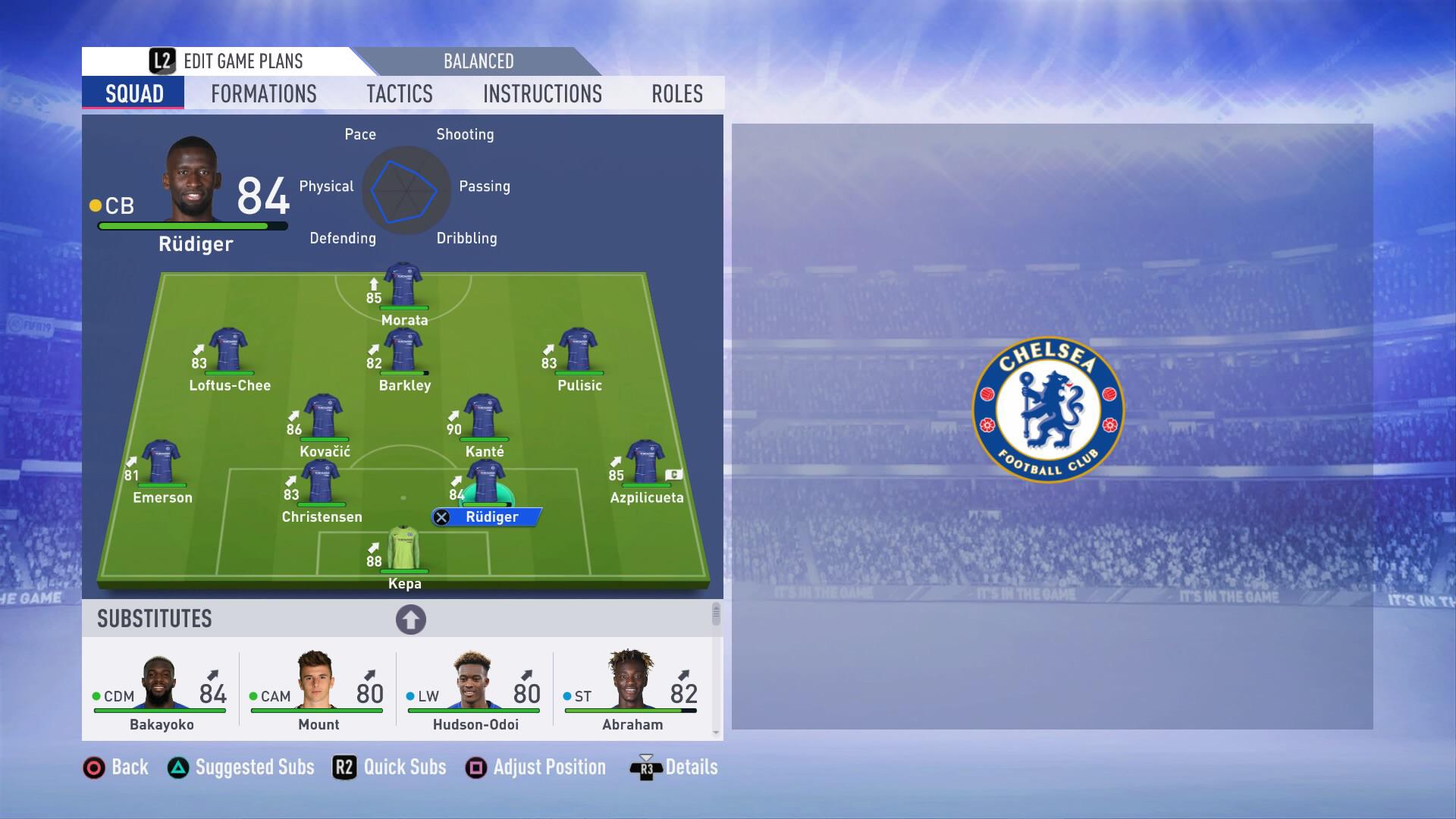
Task: Expand the Substitutes panel upward arrow
Action: [x=410, y=619]
